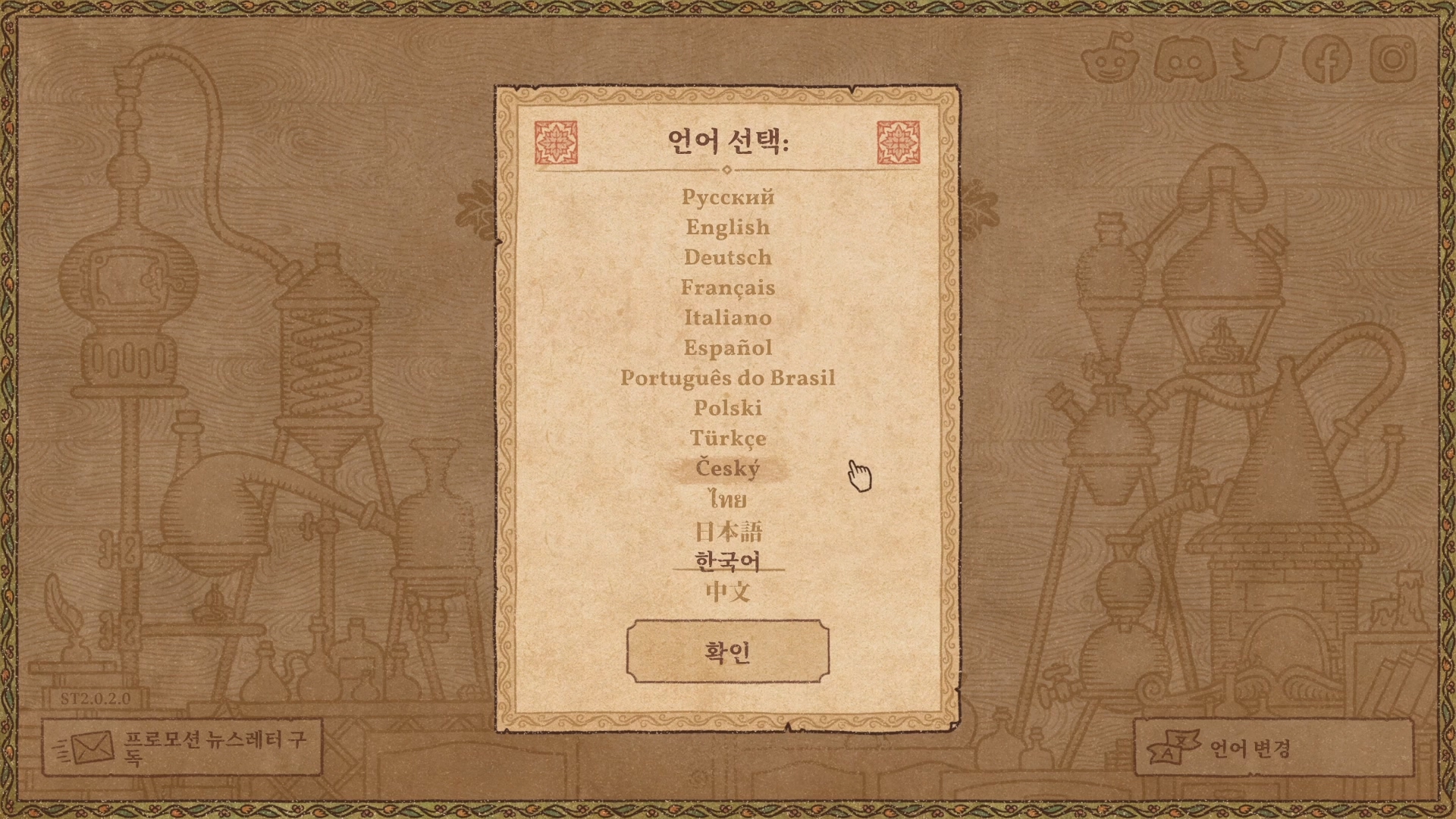
Task: Pick Français in the language list
Action: click(727, 288)
